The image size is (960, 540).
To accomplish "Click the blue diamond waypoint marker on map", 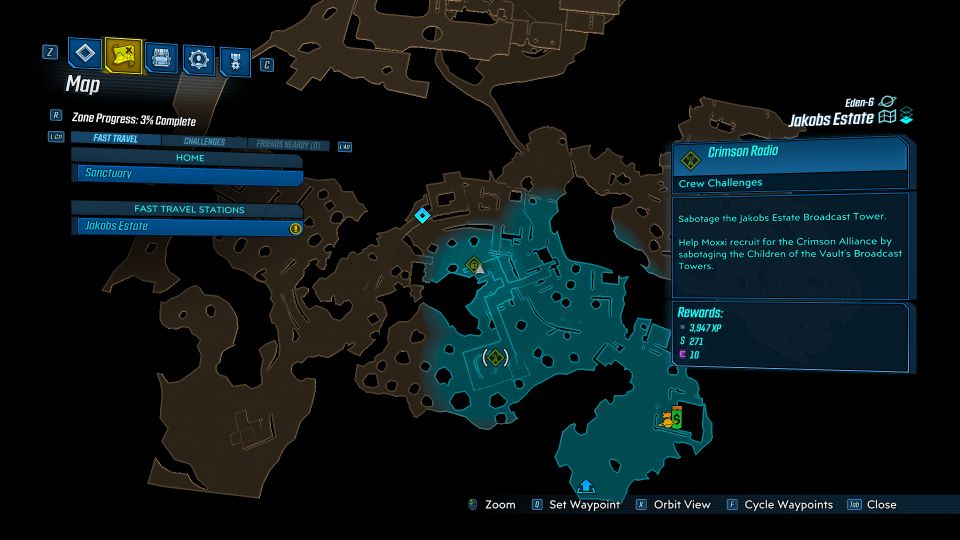I will point(422,215).
